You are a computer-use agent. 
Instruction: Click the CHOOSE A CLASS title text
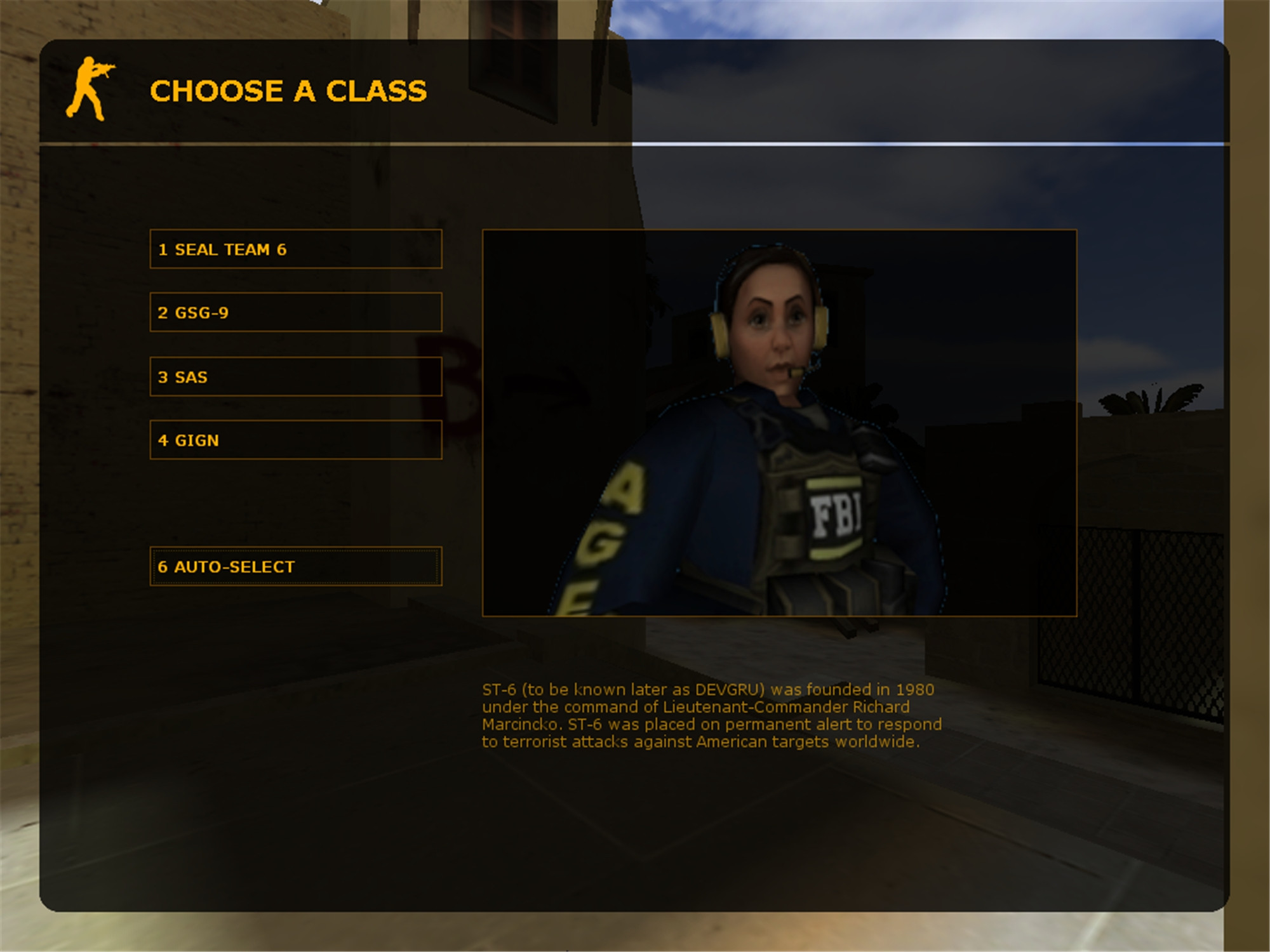tap(289, 91)
